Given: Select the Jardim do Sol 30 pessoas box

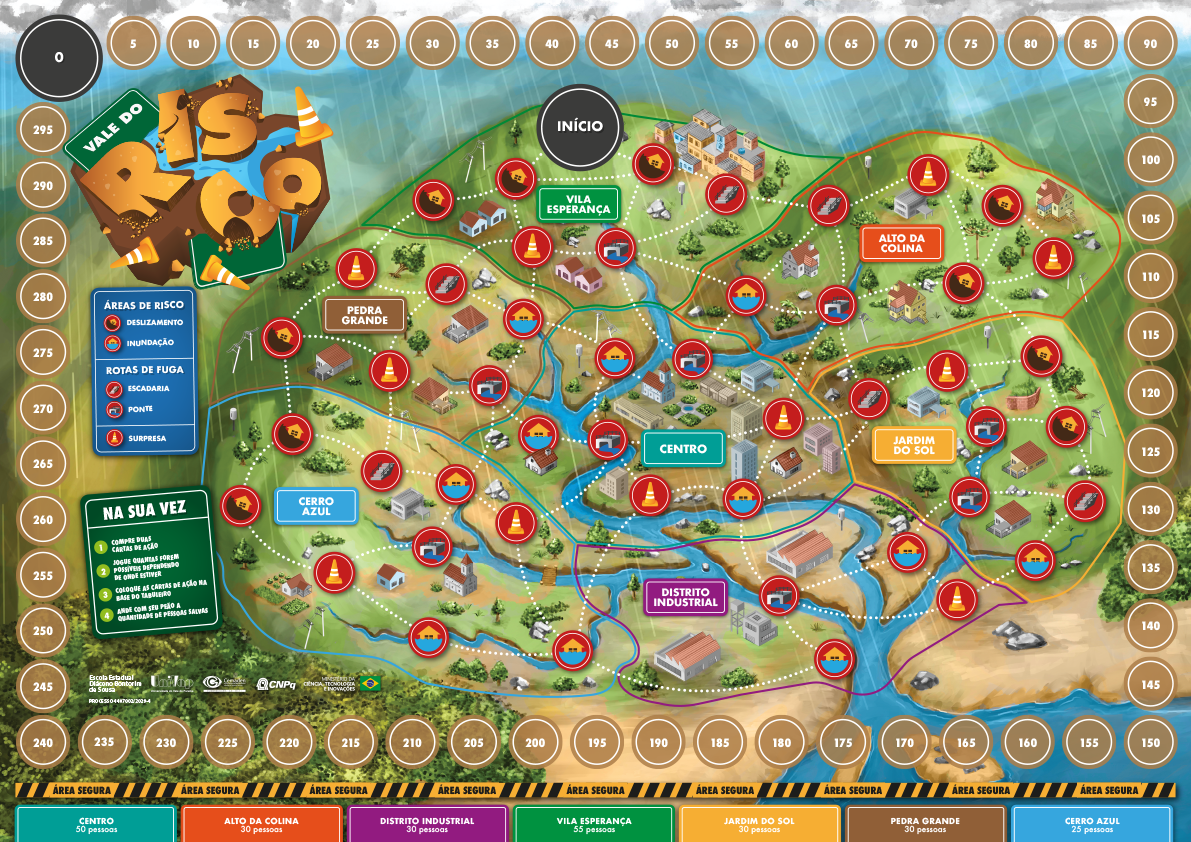Looking at the screenshot, I should pos(760,824).
